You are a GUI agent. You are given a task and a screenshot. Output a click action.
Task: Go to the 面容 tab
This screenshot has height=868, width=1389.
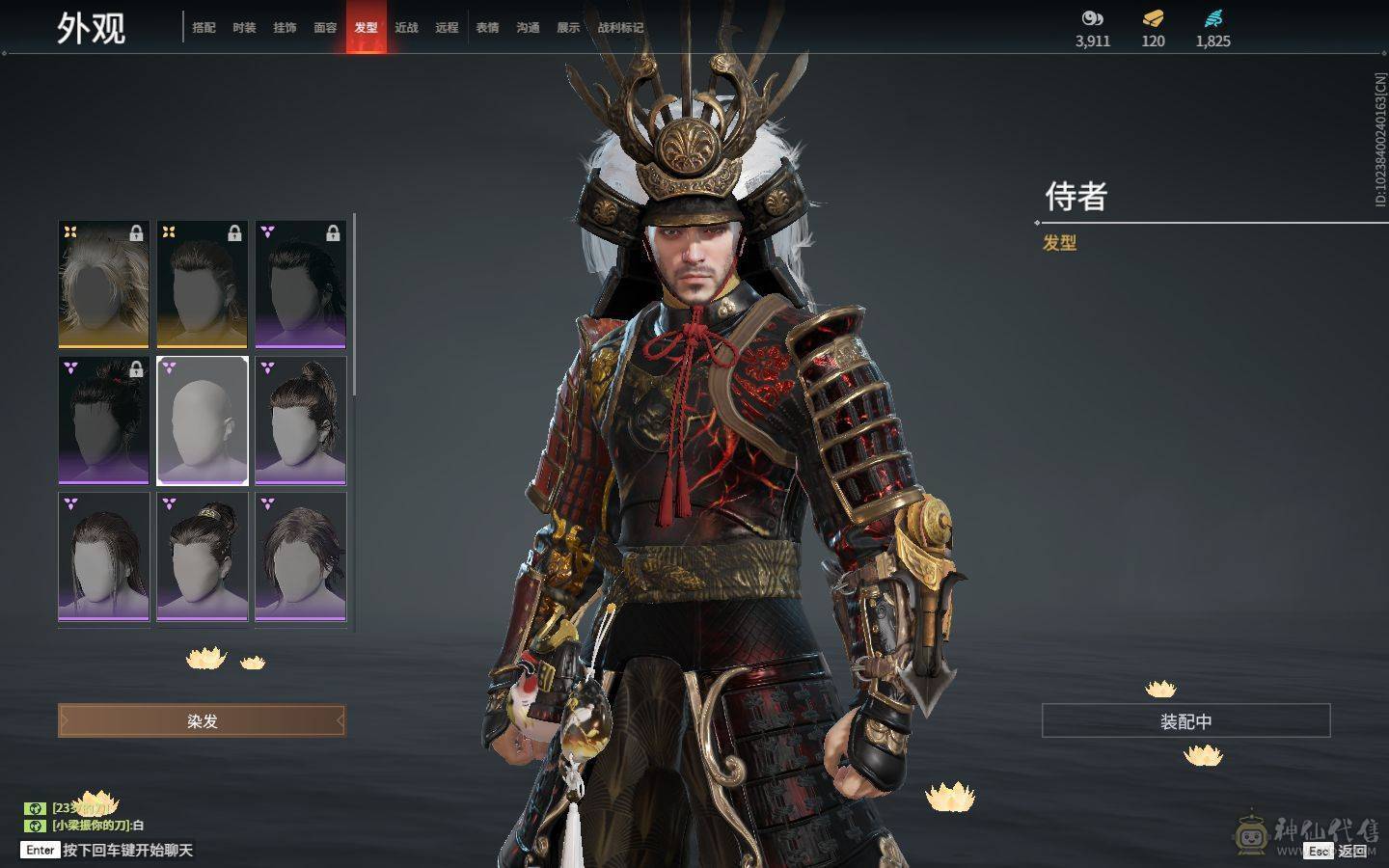325,28
